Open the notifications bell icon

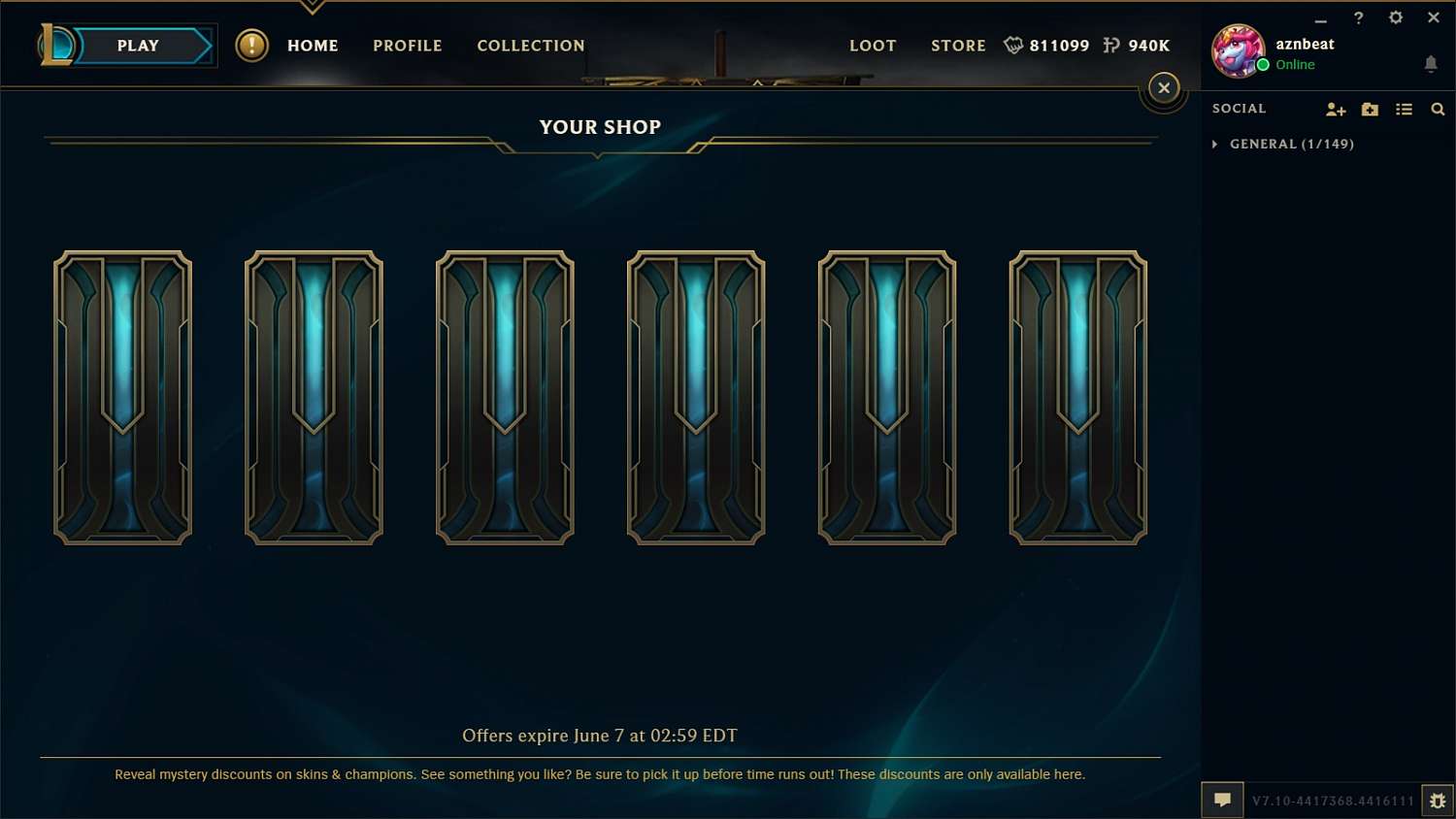(1431, 63)
